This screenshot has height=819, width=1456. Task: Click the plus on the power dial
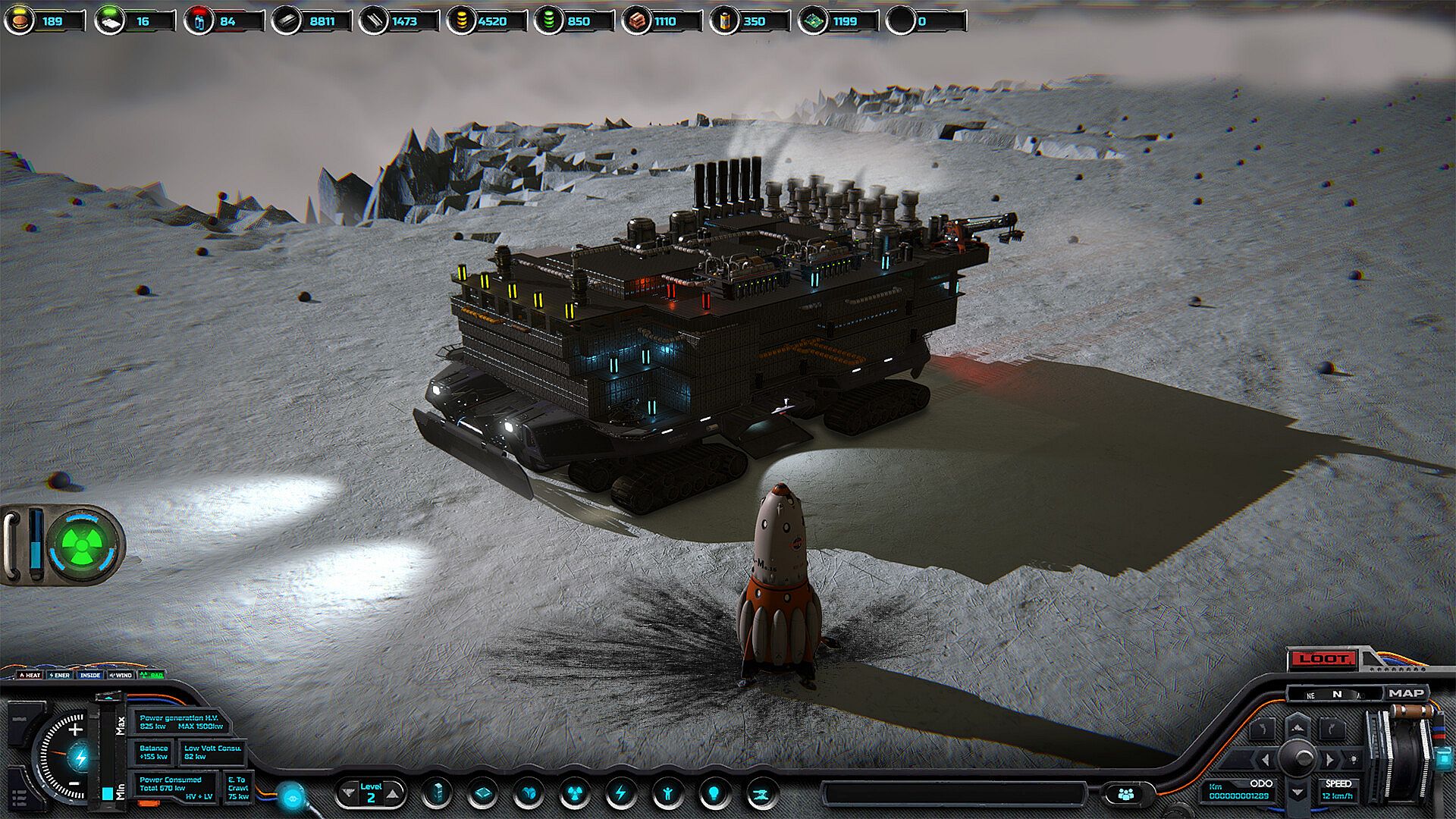coord(75,730)
